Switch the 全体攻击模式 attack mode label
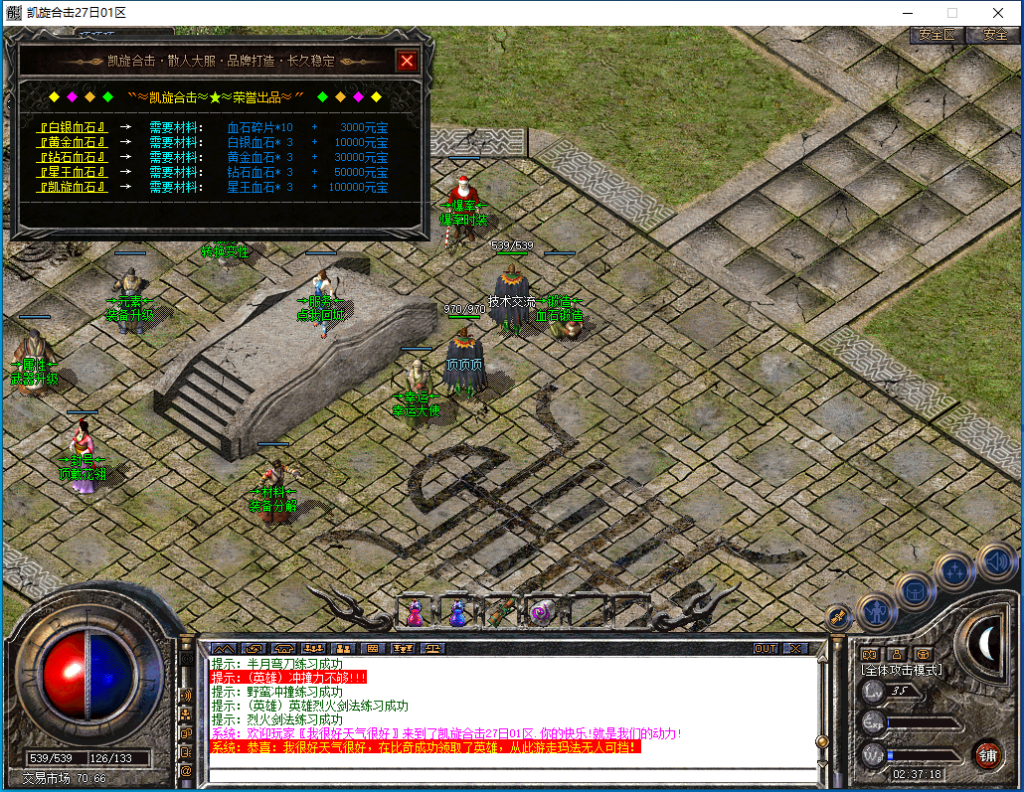Image resolution: width=1024 pixels, height=792 pixels. 904,668
